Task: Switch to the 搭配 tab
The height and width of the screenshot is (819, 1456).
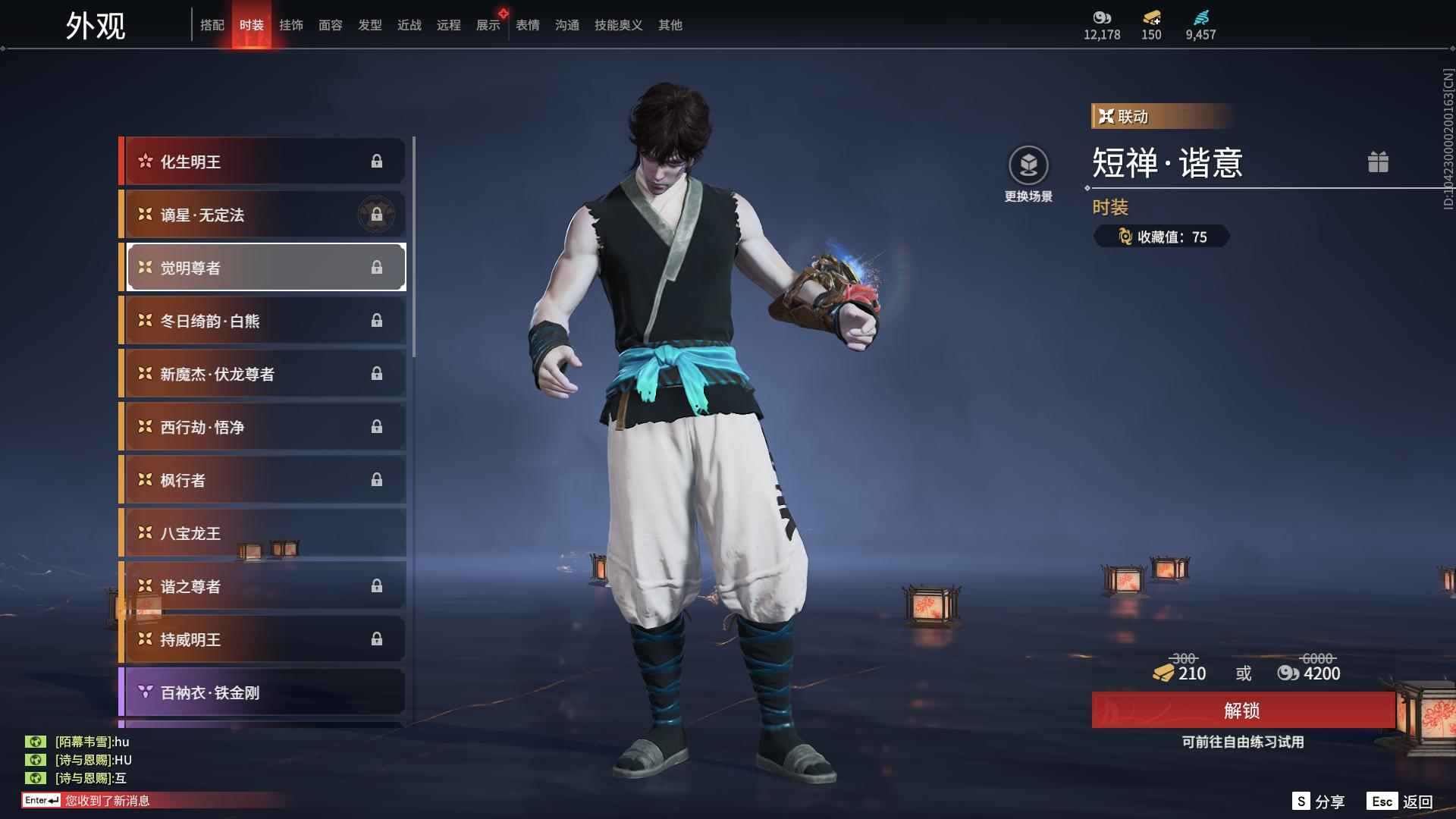Action: [x=213, y=24]
